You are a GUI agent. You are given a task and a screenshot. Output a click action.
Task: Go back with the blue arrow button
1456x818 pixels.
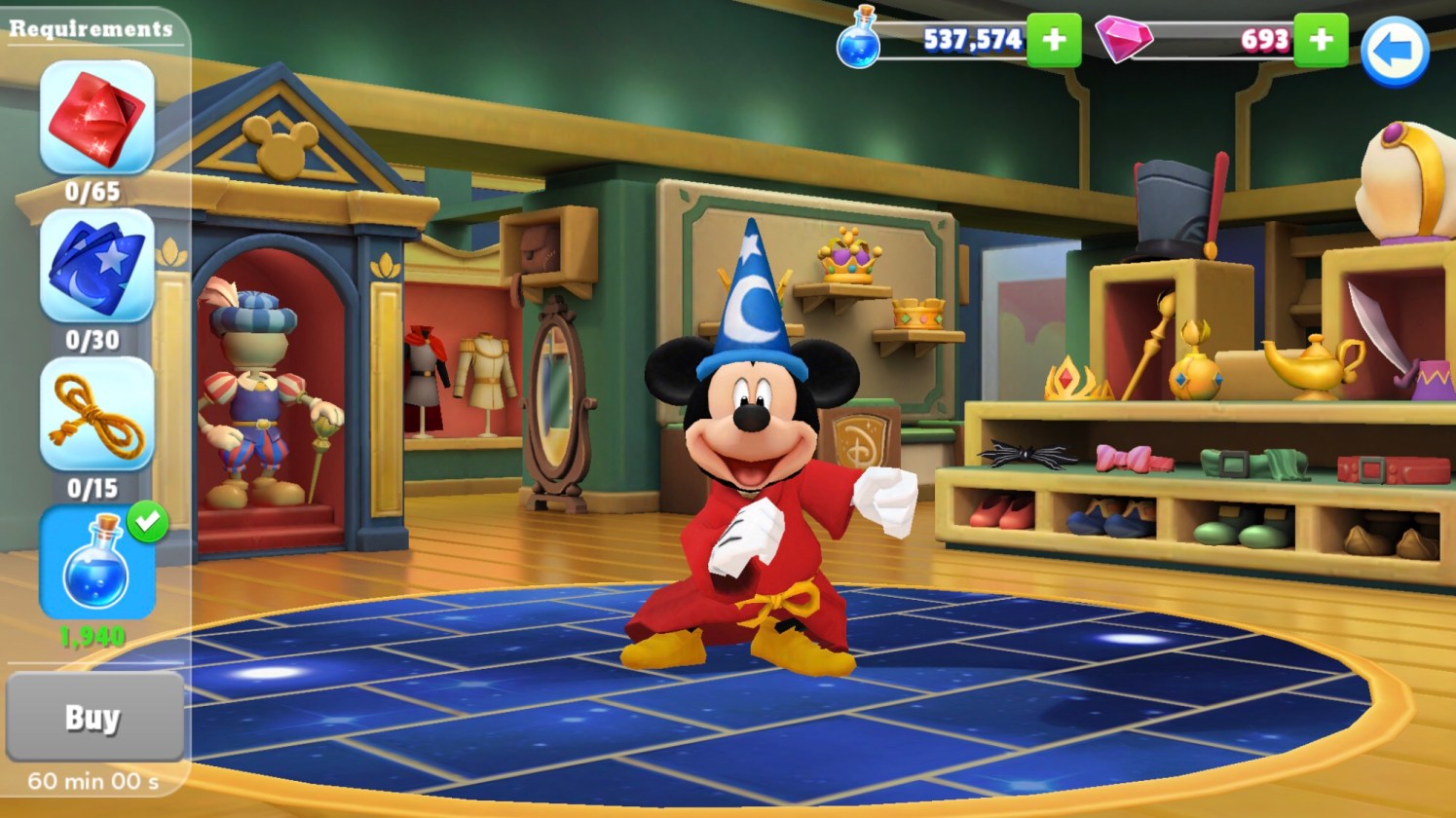pos(1394,51)
